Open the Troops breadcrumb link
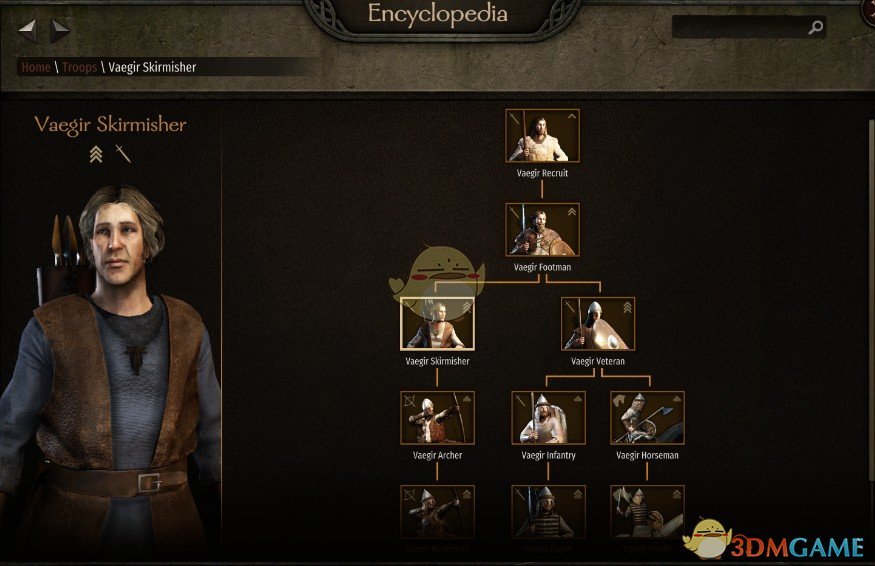Image resolution: width=875 pixels, height=566 pixels. [x=78, y=67]
